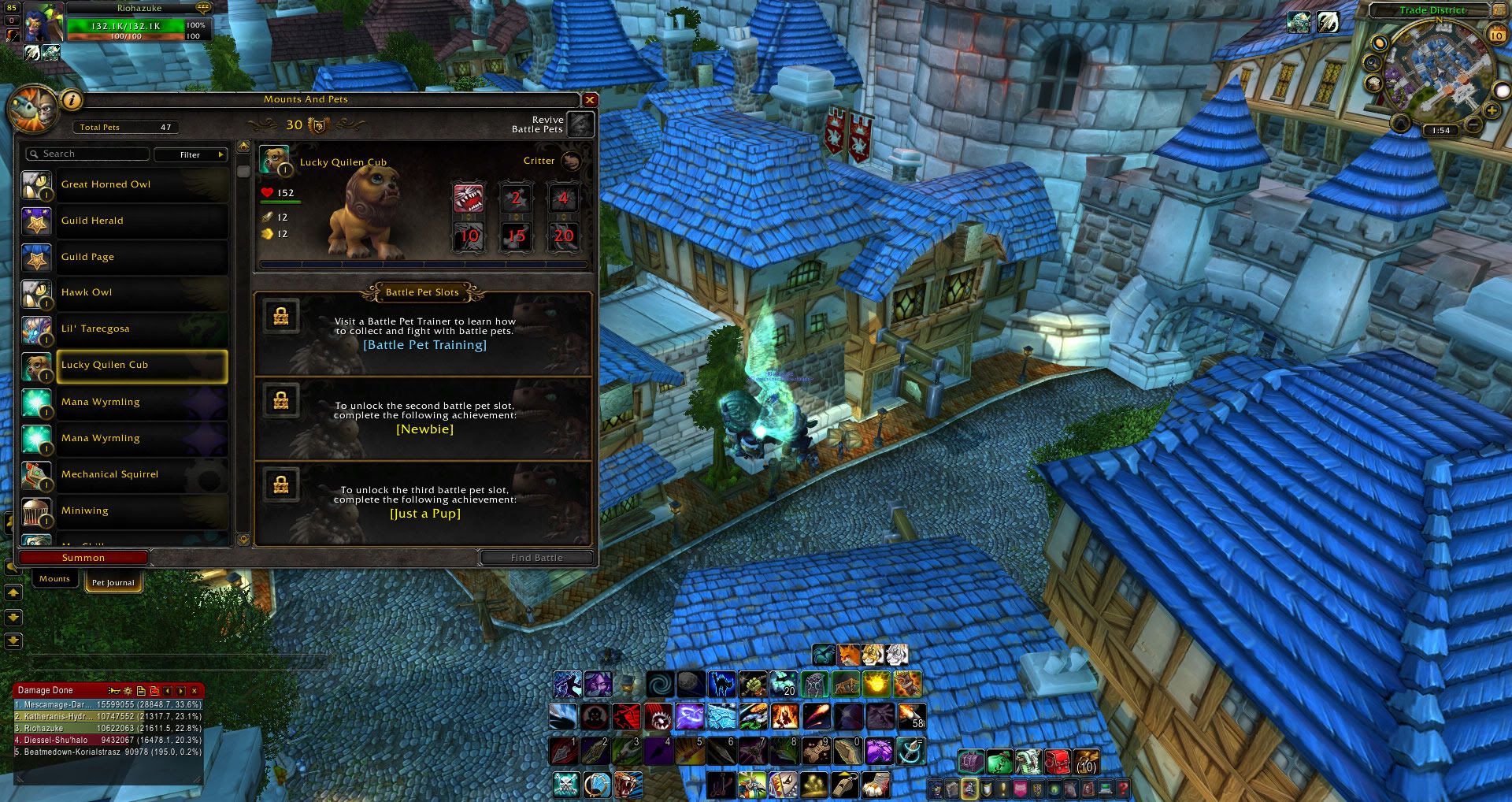Open the Battle Pet Training link
Image resolution: width=1512 pixels, height=802 pixels.
coord(424,345)
